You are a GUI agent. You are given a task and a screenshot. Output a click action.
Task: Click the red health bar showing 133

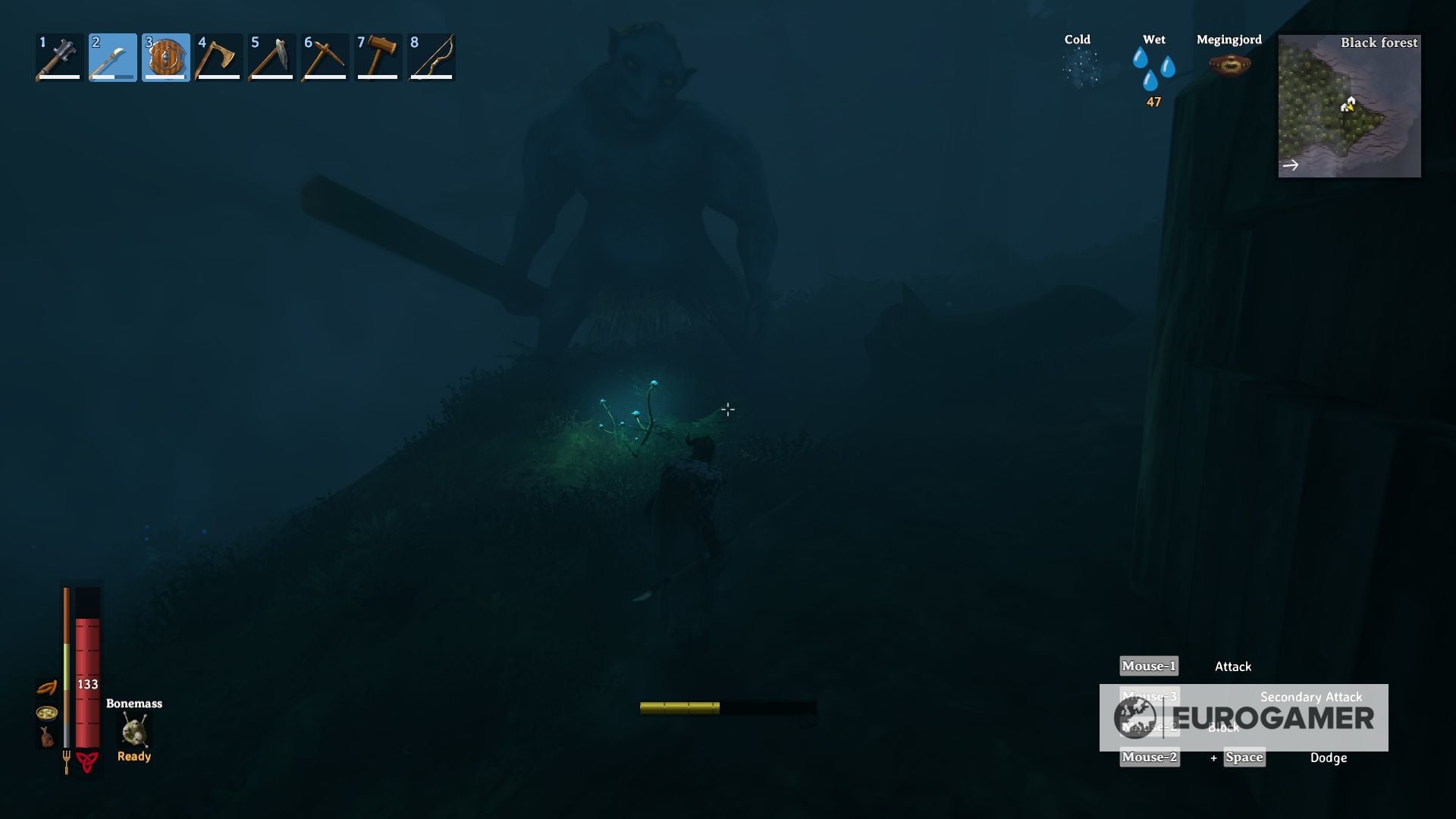pos(88,682)
